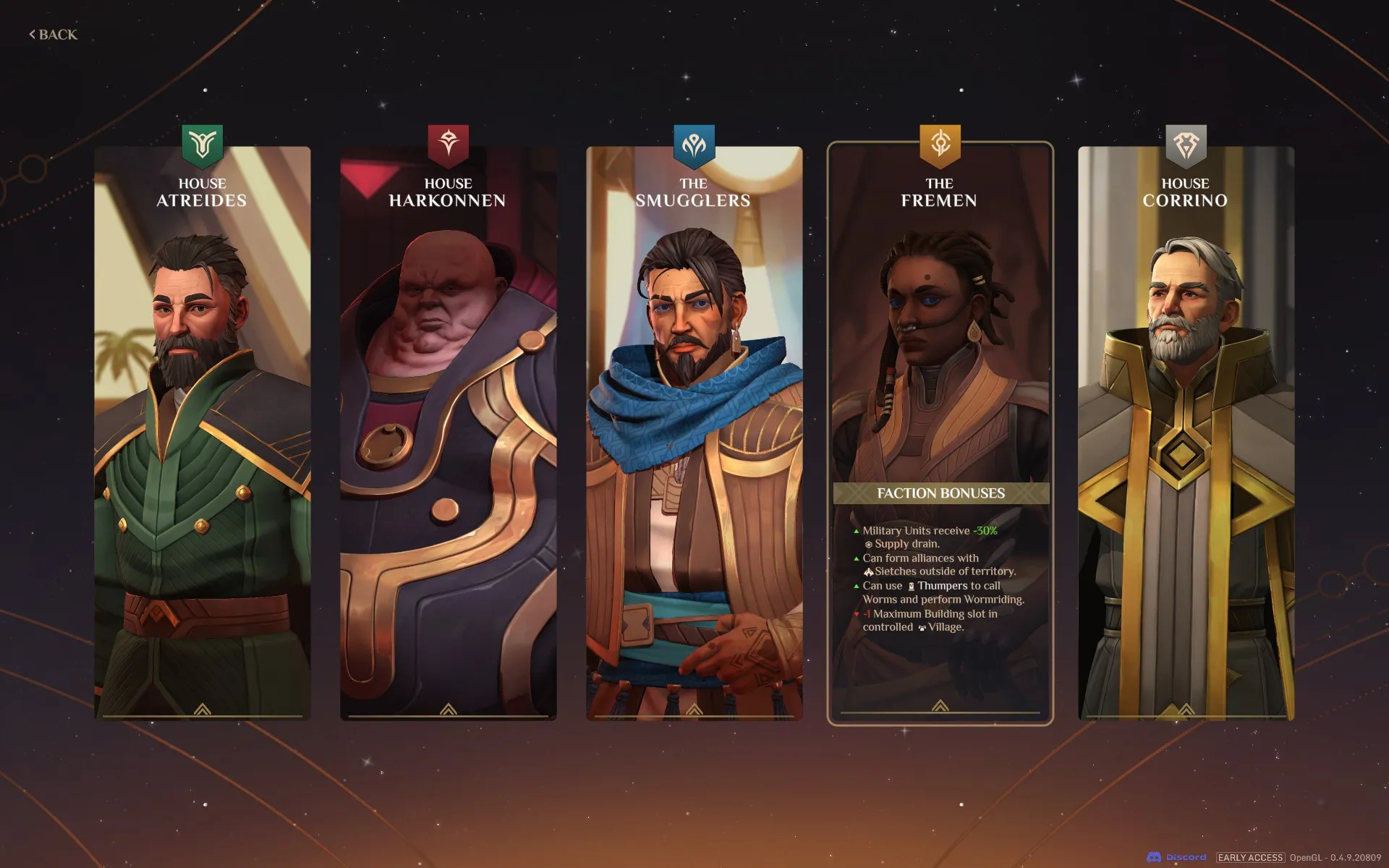This screenshot has height=868, width=1389.
Task: Expand details arrow on Harkonnen card
Action: point(449,710)
